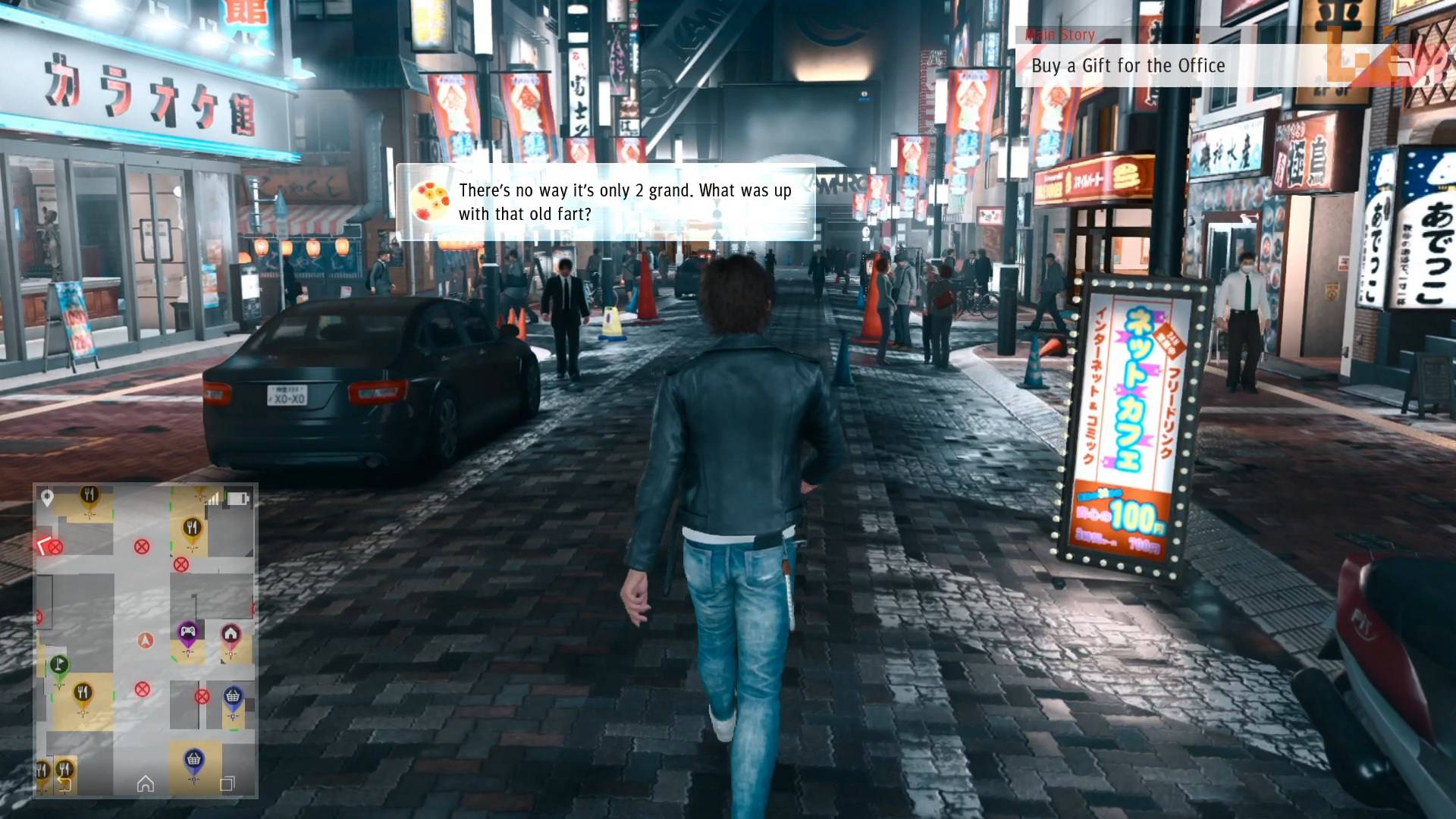Viewport: 1456px width, 819px height.
Task: Click the recent-apps square on the minimap bar
Action: 227,783
